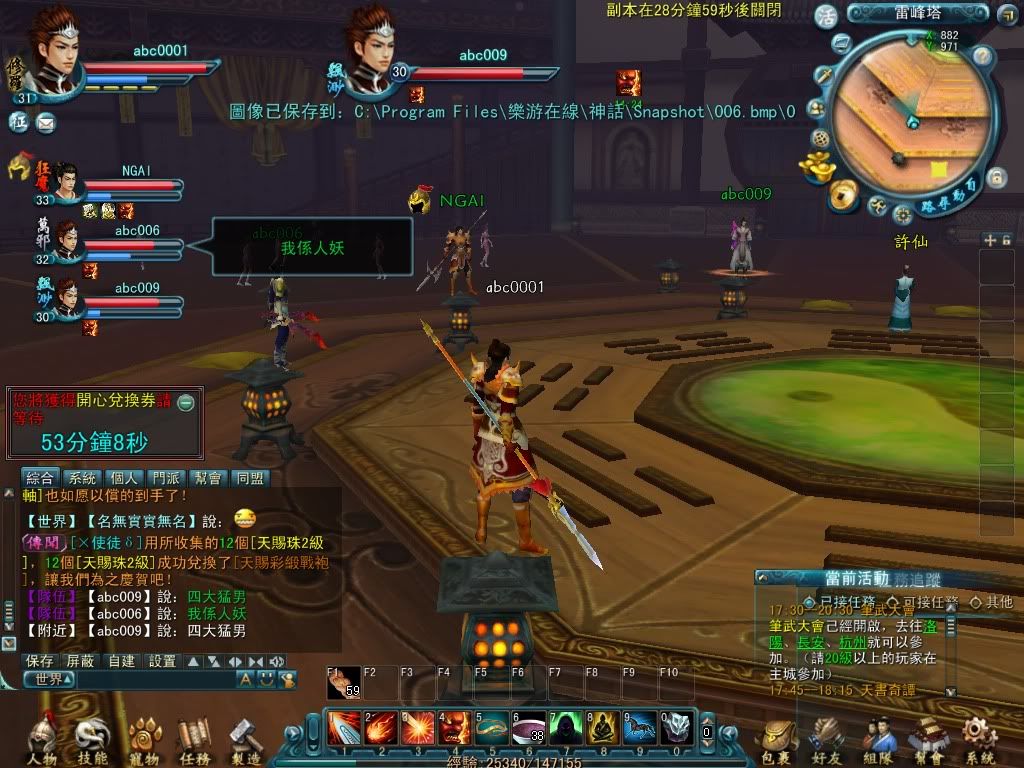1024x768 pixels.
Task: Open the 寵物 pet menu
Action: tap(144, 741)
